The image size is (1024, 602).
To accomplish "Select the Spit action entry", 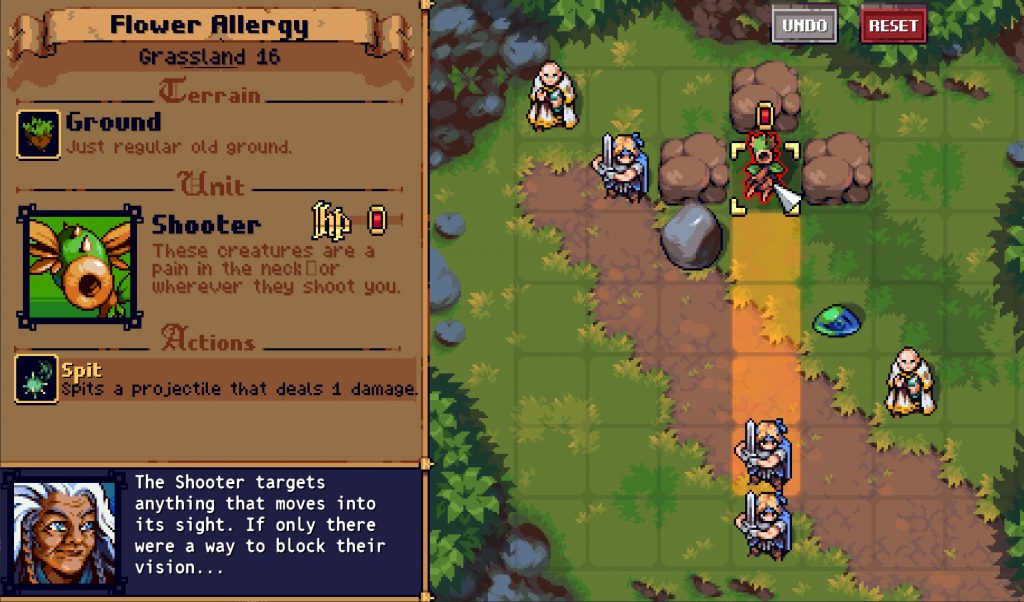I will pos(216,379).
